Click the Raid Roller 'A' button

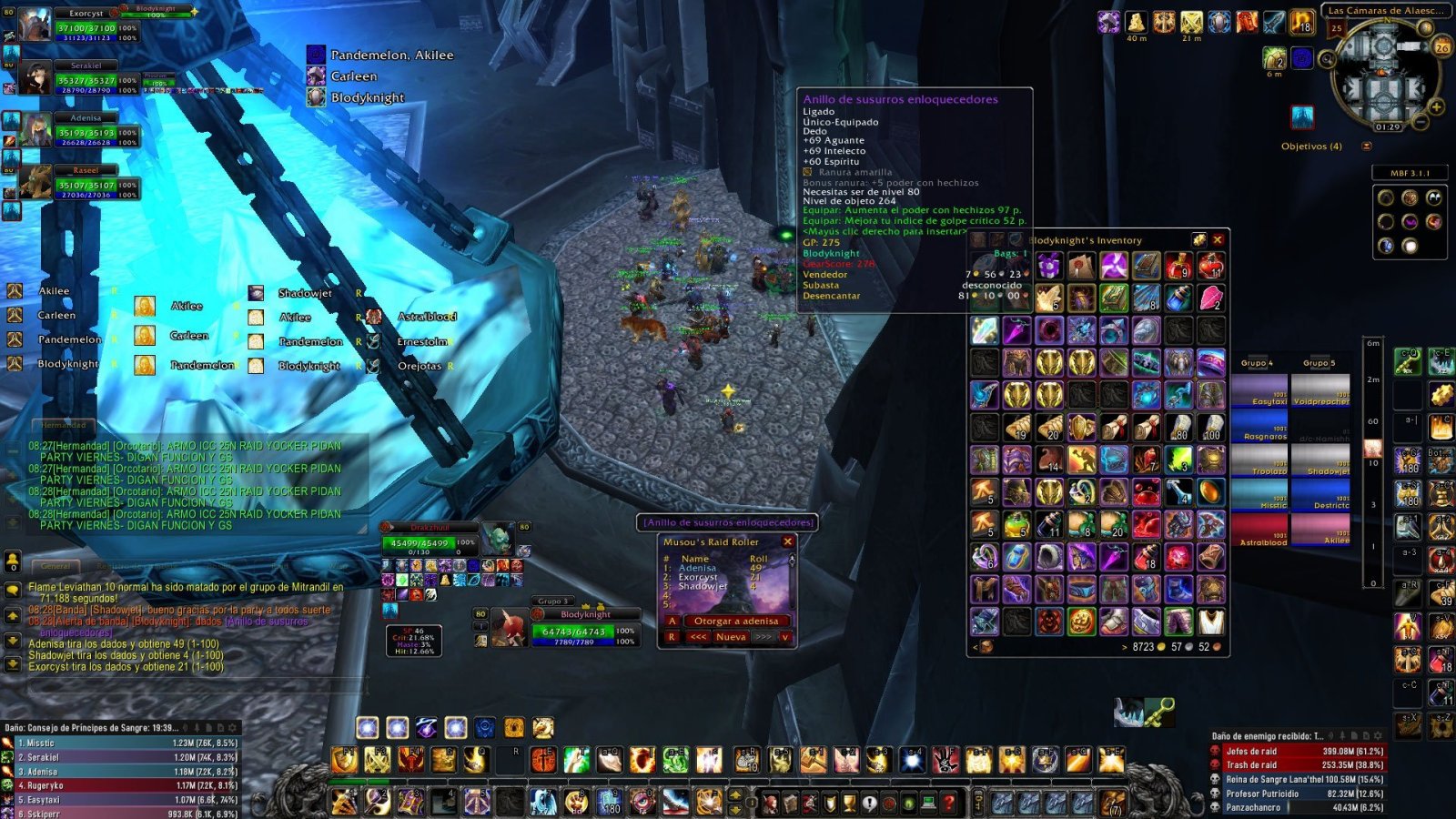[x=672, y=621]
